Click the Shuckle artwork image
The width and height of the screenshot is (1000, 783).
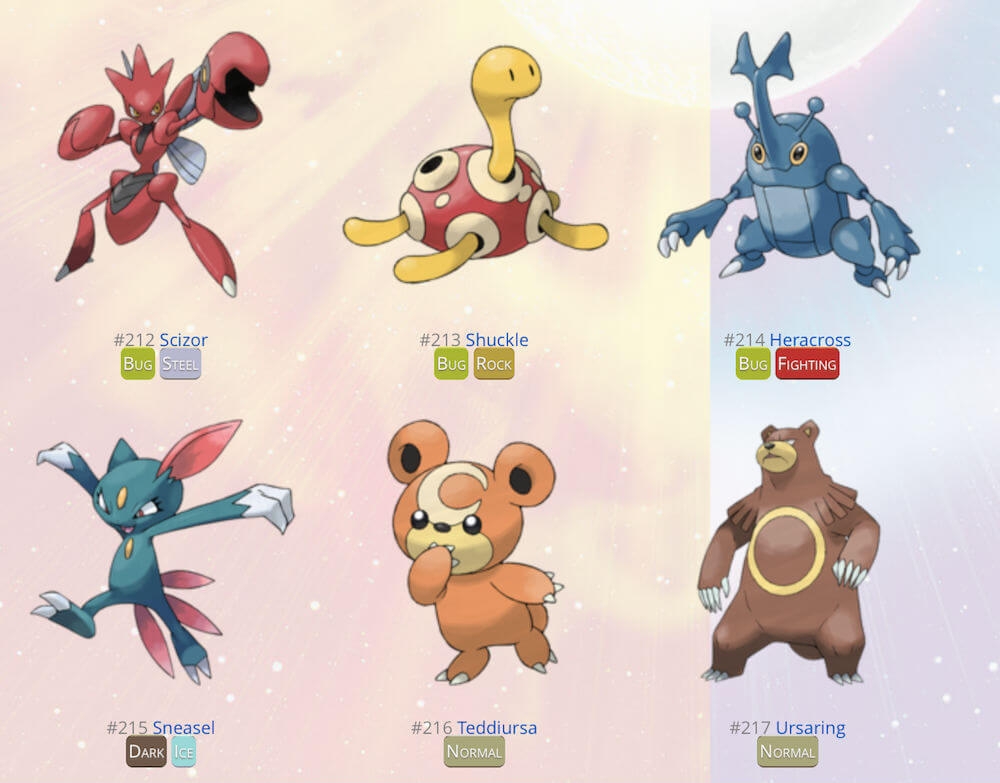(475, 170)
